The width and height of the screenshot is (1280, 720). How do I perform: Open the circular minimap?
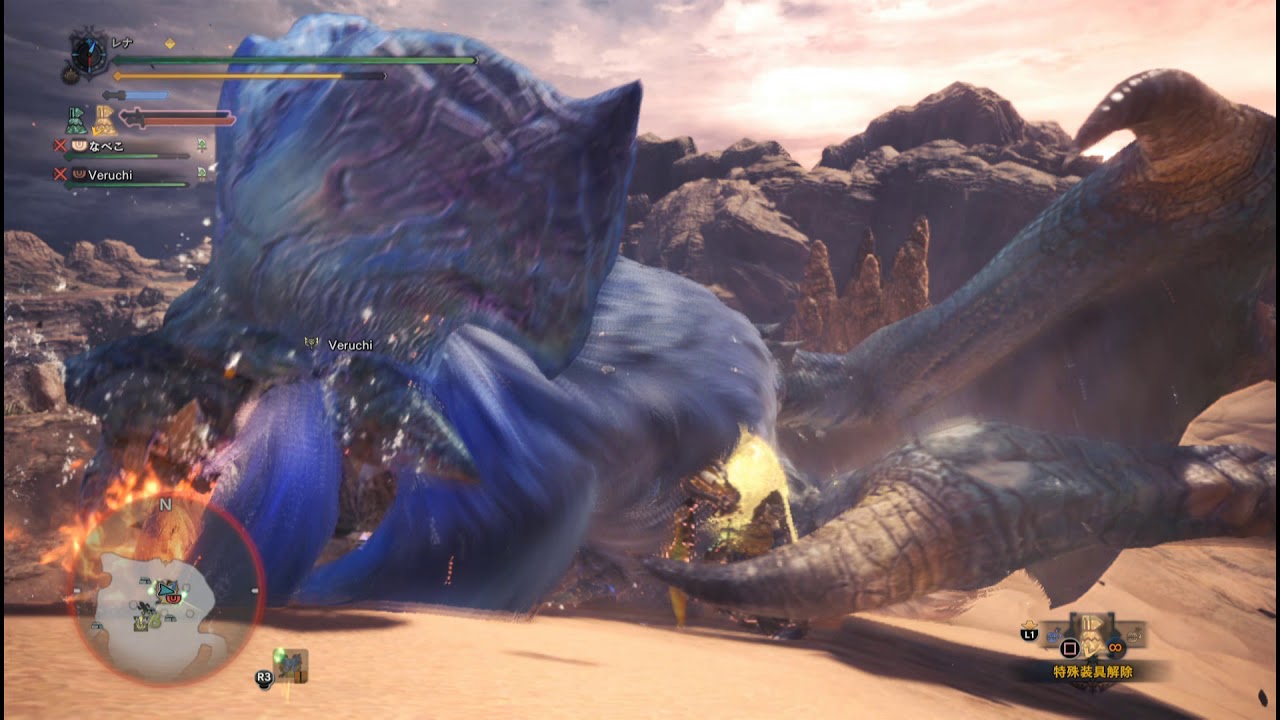click(165, 590)
